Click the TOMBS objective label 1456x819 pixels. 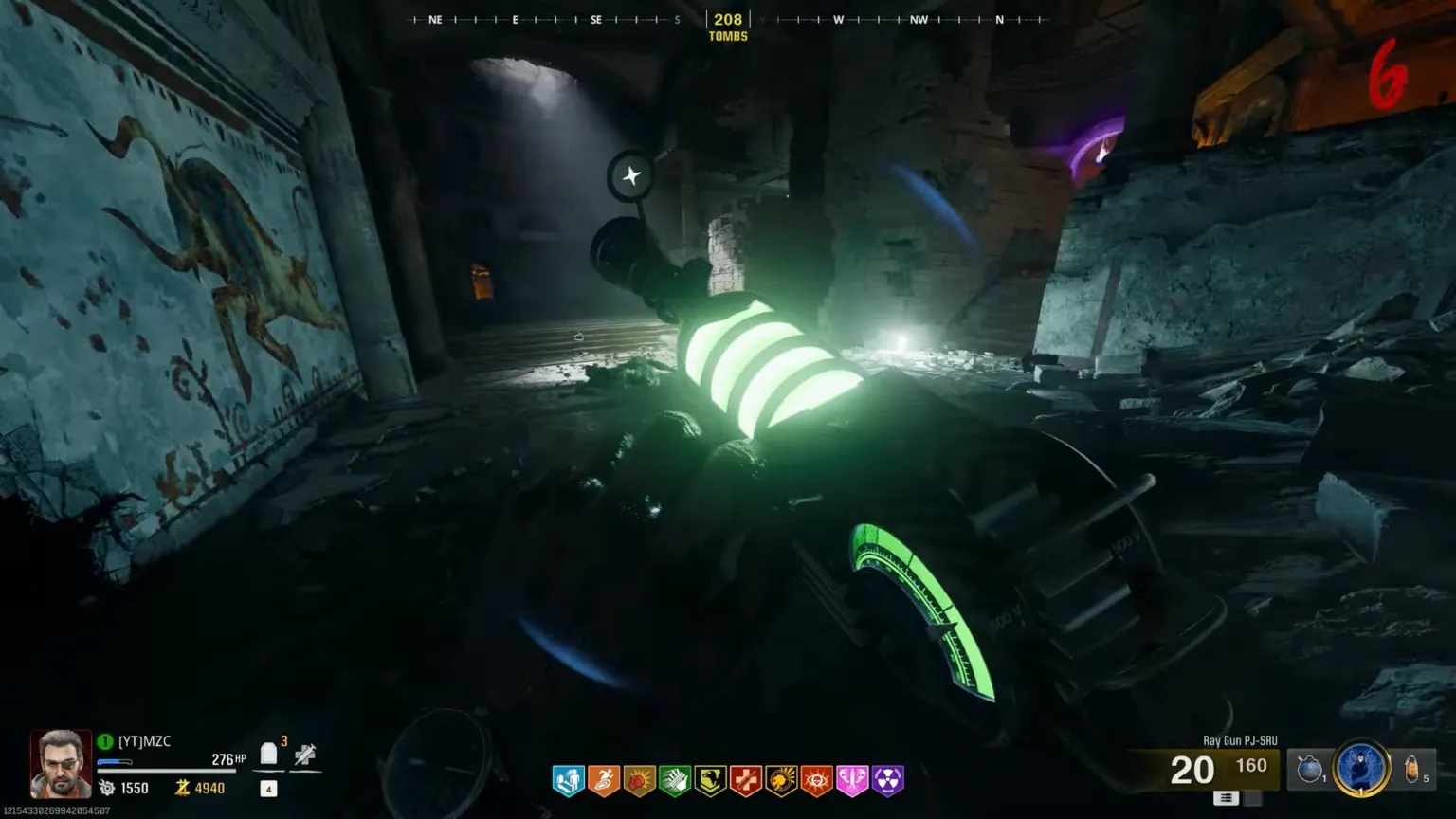coord(728,35)
